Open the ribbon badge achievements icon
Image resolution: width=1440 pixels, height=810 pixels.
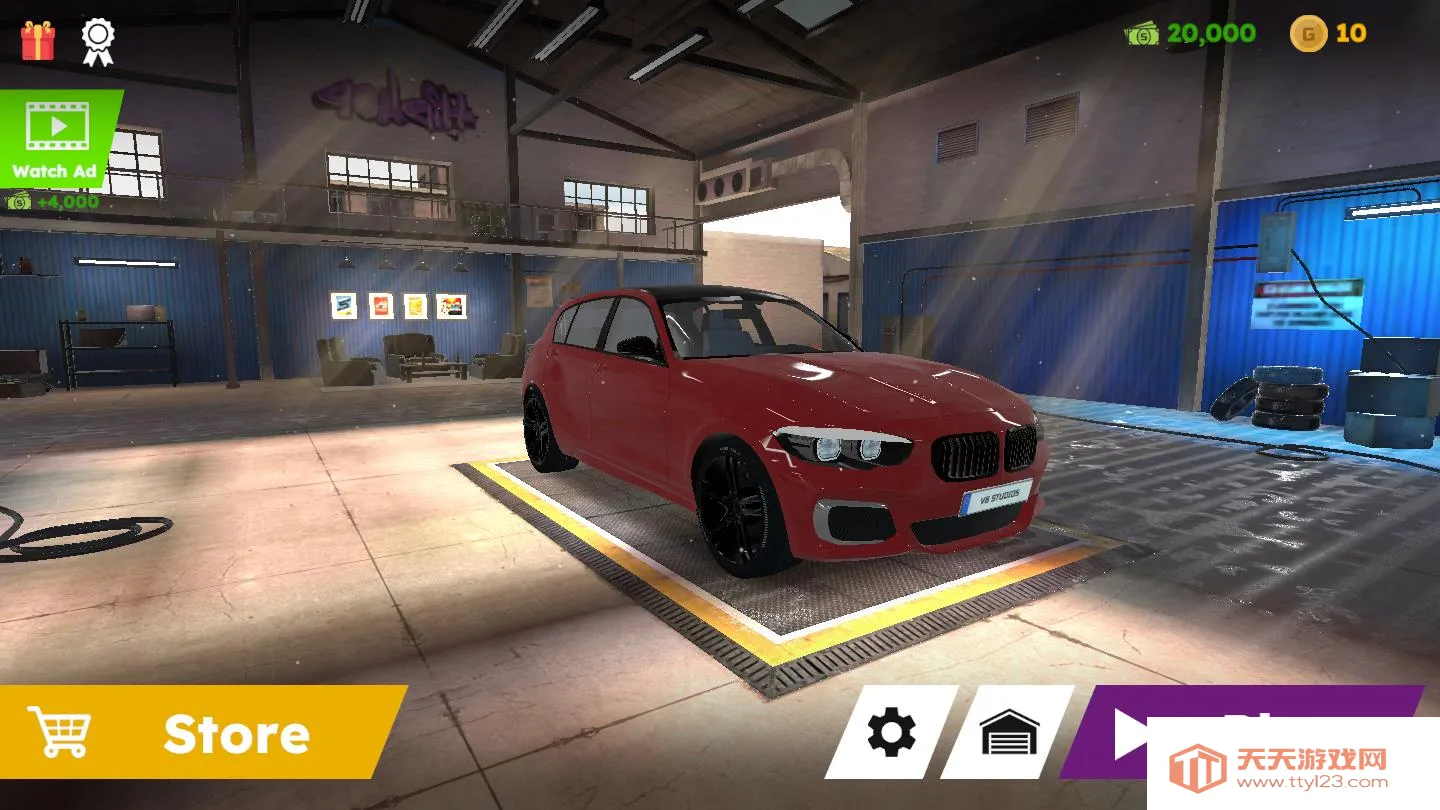click(98, 40)
